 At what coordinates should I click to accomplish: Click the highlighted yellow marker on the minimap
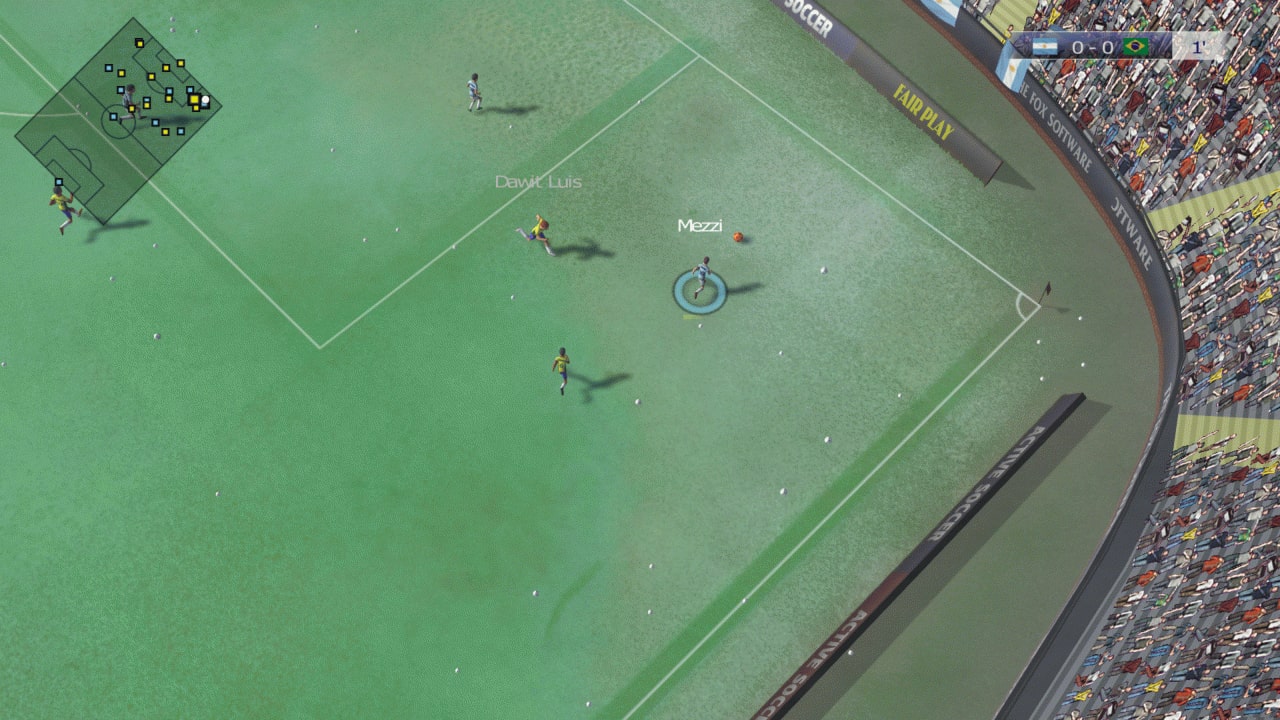coord(195,99)
